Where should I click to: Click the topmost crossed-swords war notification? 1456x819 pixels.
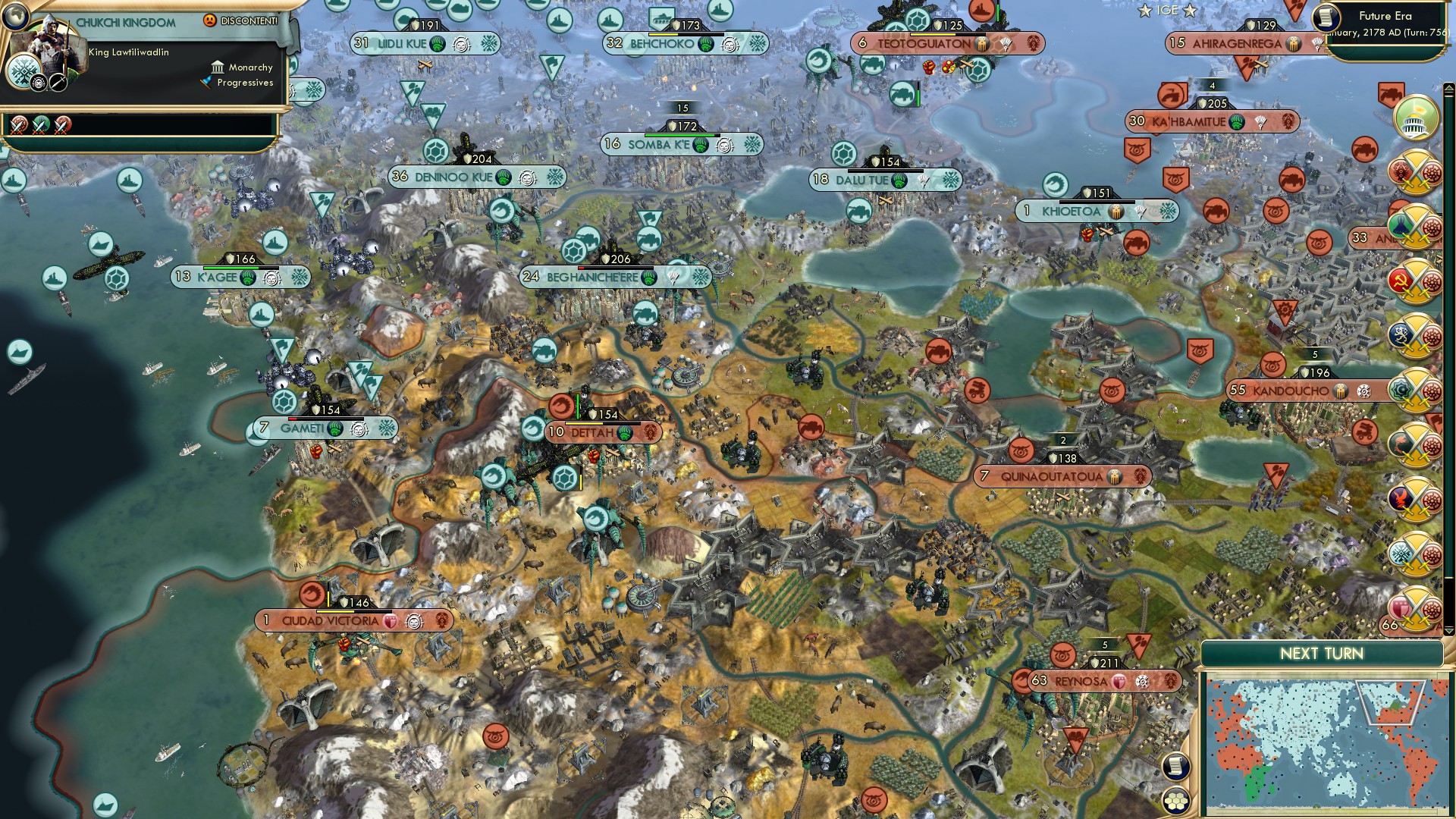tap(1415, 173)
